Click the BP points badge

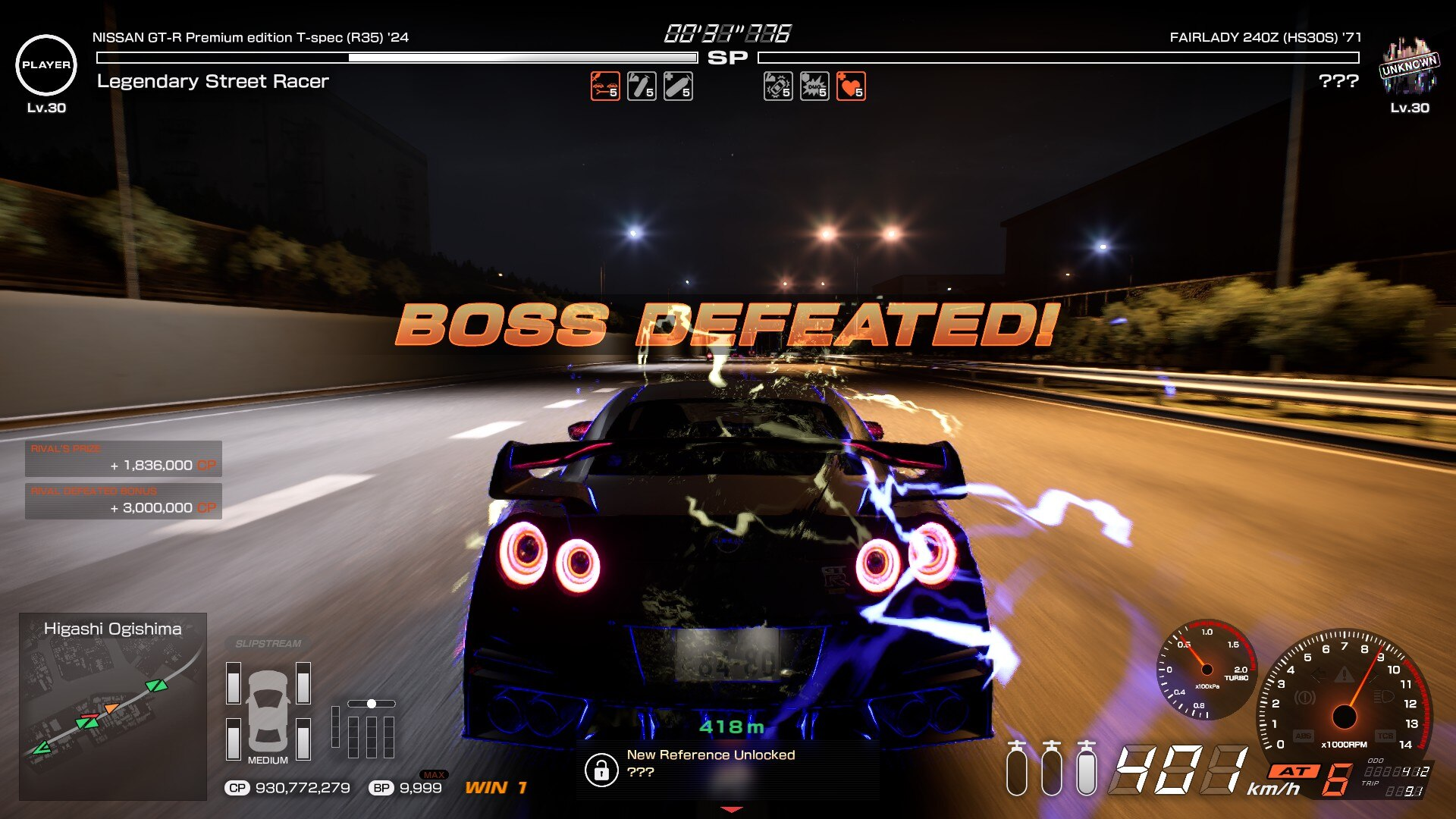(x=381, y=788)
